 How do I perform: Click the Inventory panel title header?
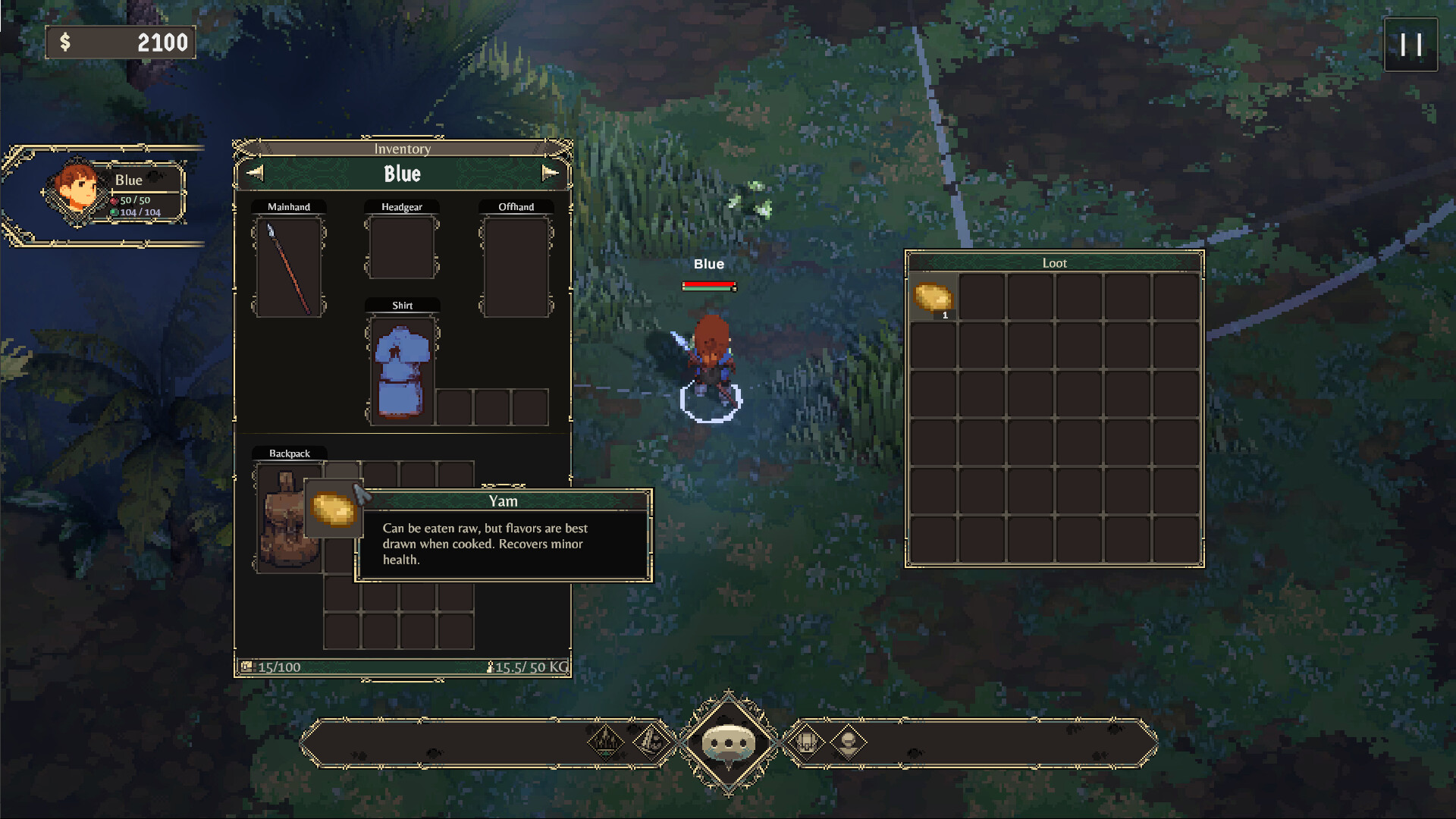point(401,149)
